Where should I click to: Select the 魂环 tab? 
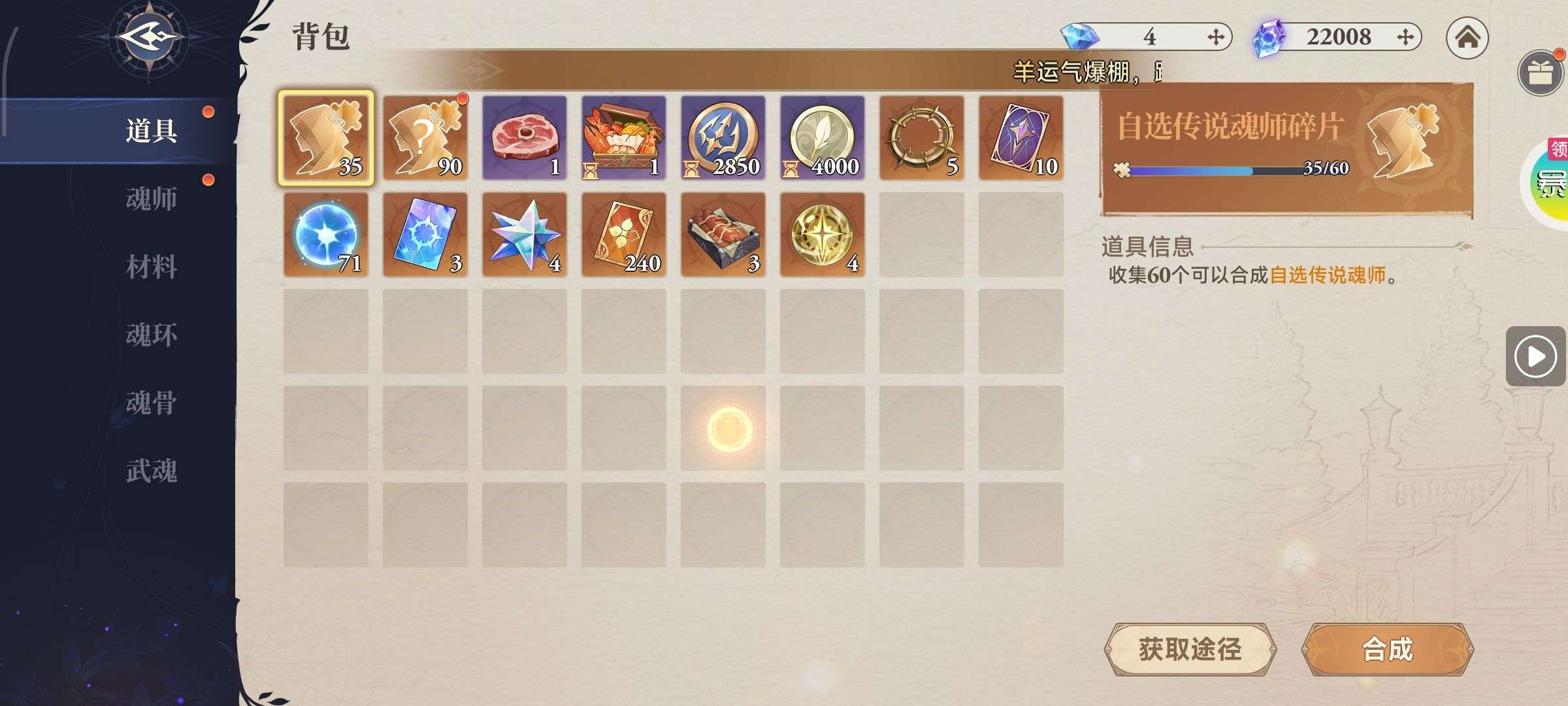pyautogui.click(x=151, y=335)
